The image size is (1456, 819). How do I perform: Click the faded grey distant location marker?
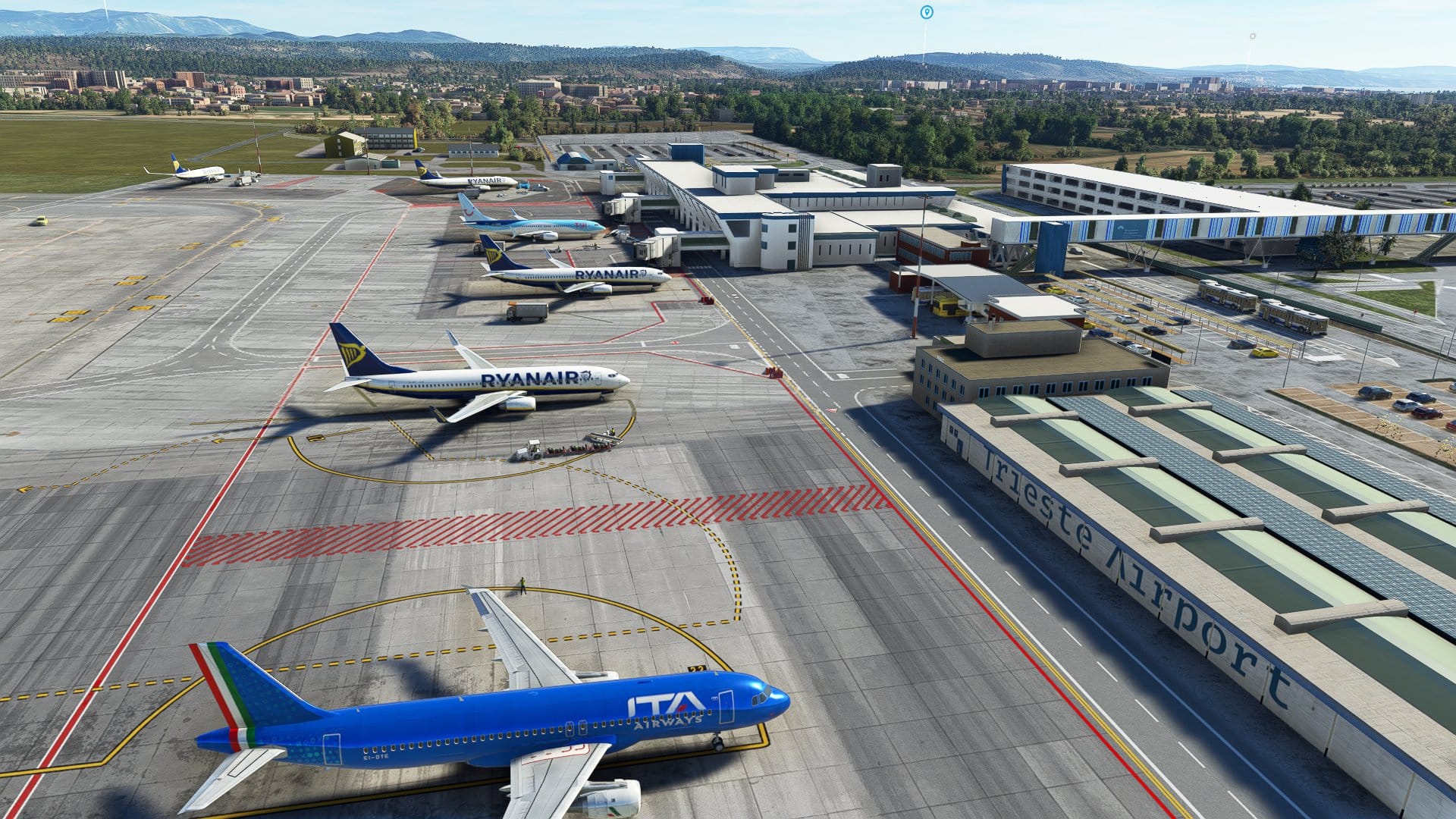tap(1252, 36)
